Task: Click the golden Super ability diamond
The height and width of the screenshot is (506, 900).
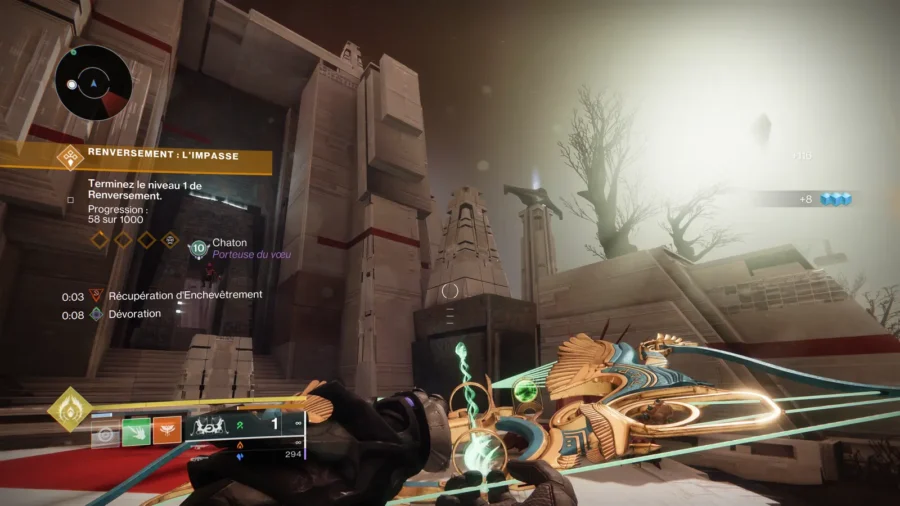Action: coord(69,409)
